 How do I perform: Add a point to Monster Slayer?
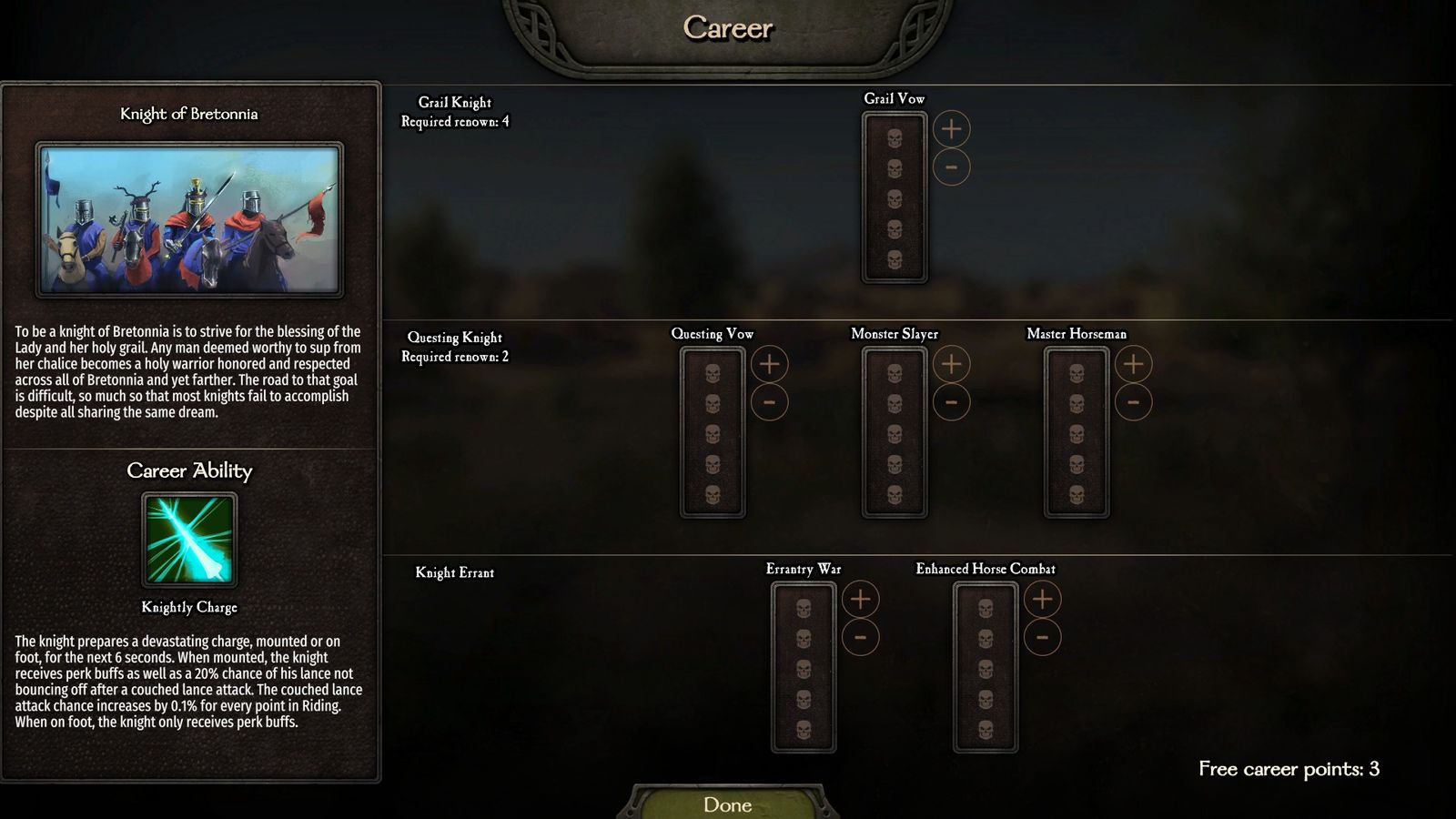[951, 364]
